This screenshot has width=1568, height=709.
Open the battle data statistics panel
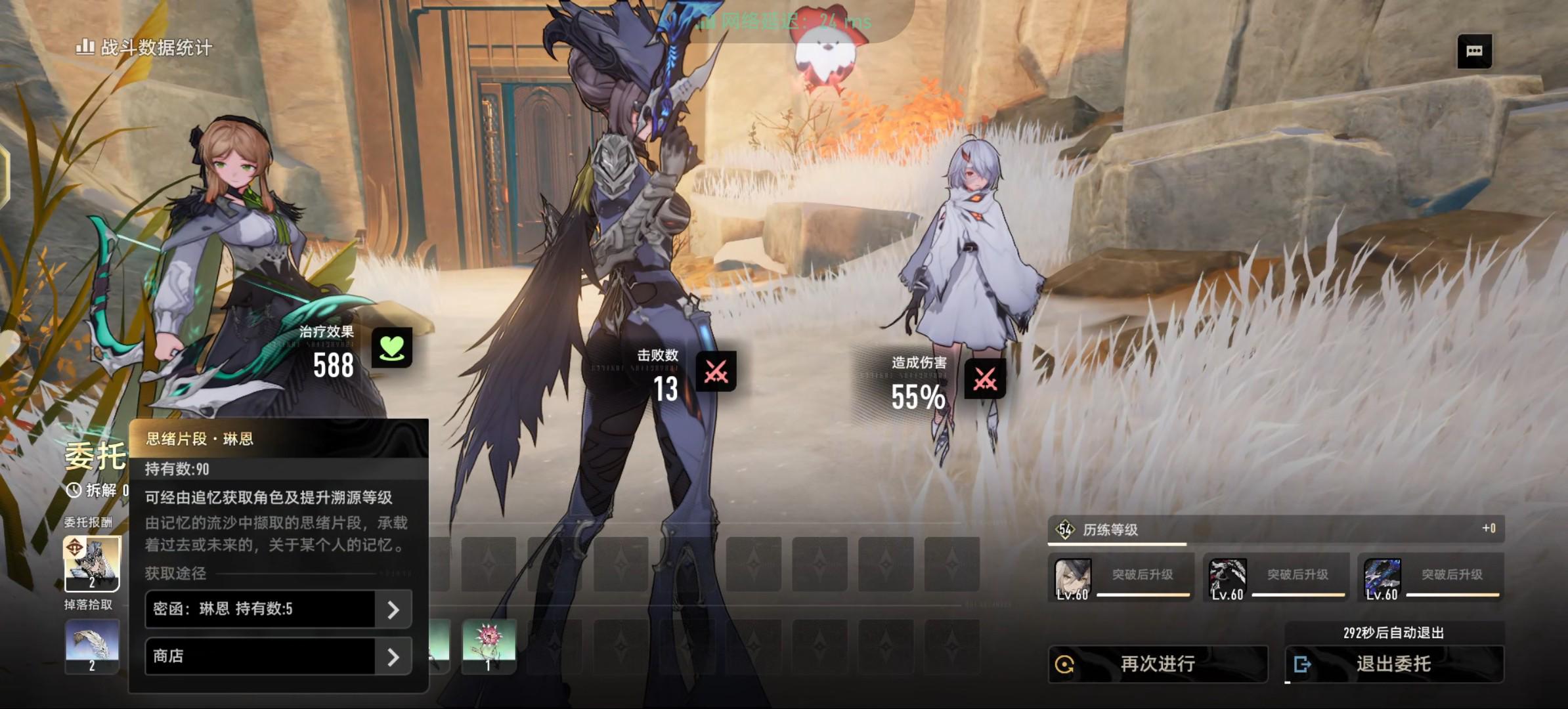point(144,47)
